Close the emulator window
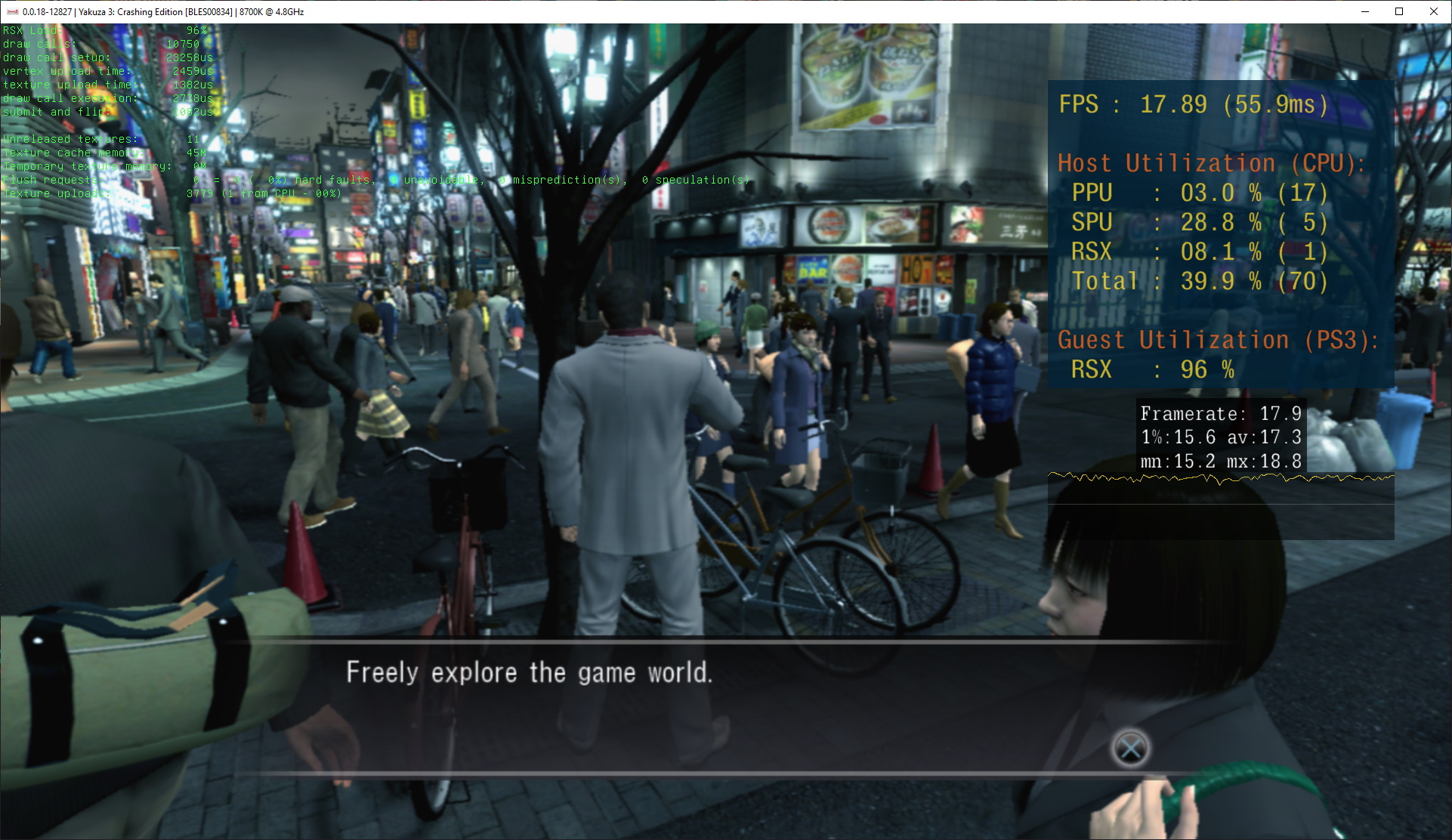Image resolution: width=1452 pixels, height=840 pixels. 1433,11
